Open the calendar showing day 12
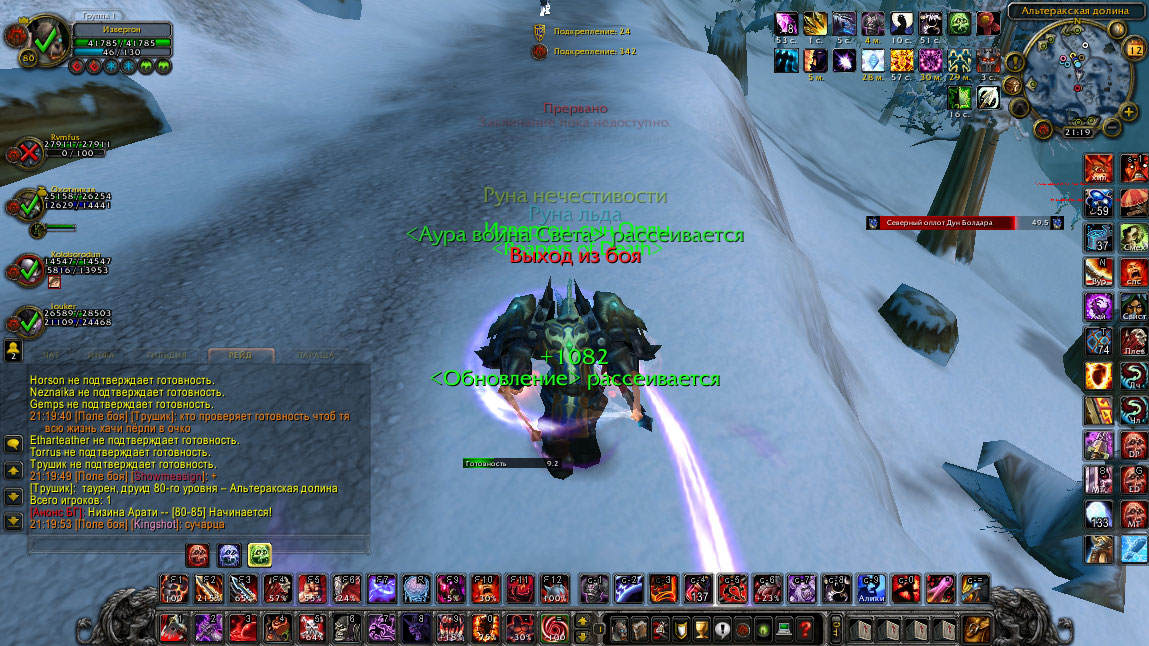 click(1134, 48)
